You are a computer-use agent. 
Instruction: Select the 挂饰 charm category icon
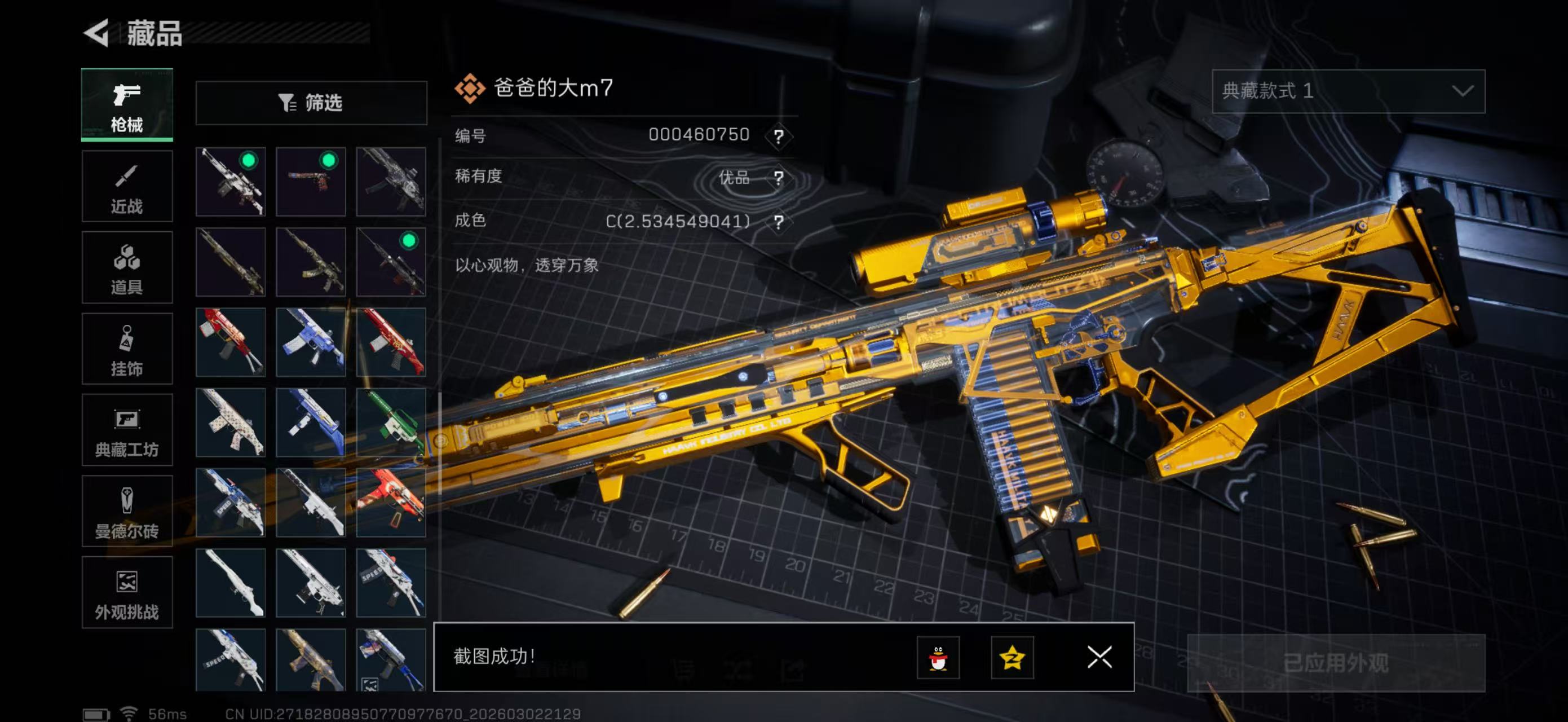[127, 348]
